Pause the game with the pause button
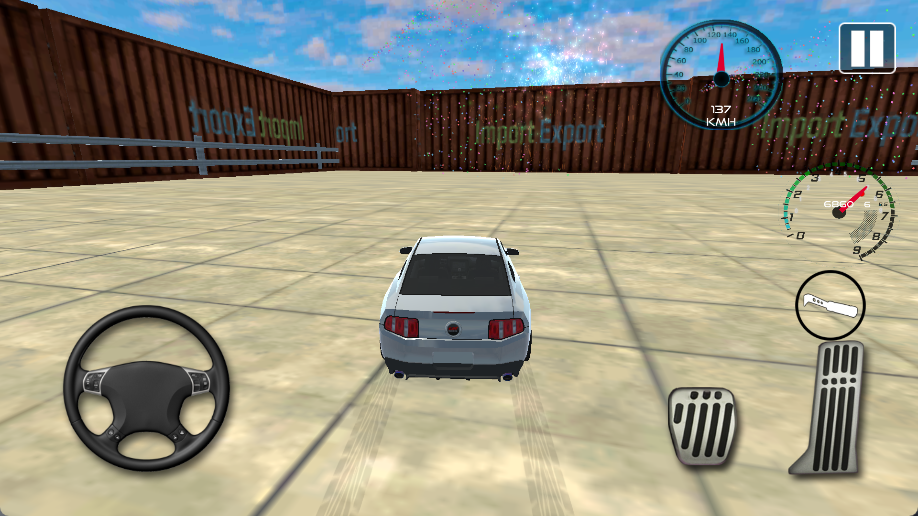This screenshot has height=516, width=918. click(x=866, y=47)
